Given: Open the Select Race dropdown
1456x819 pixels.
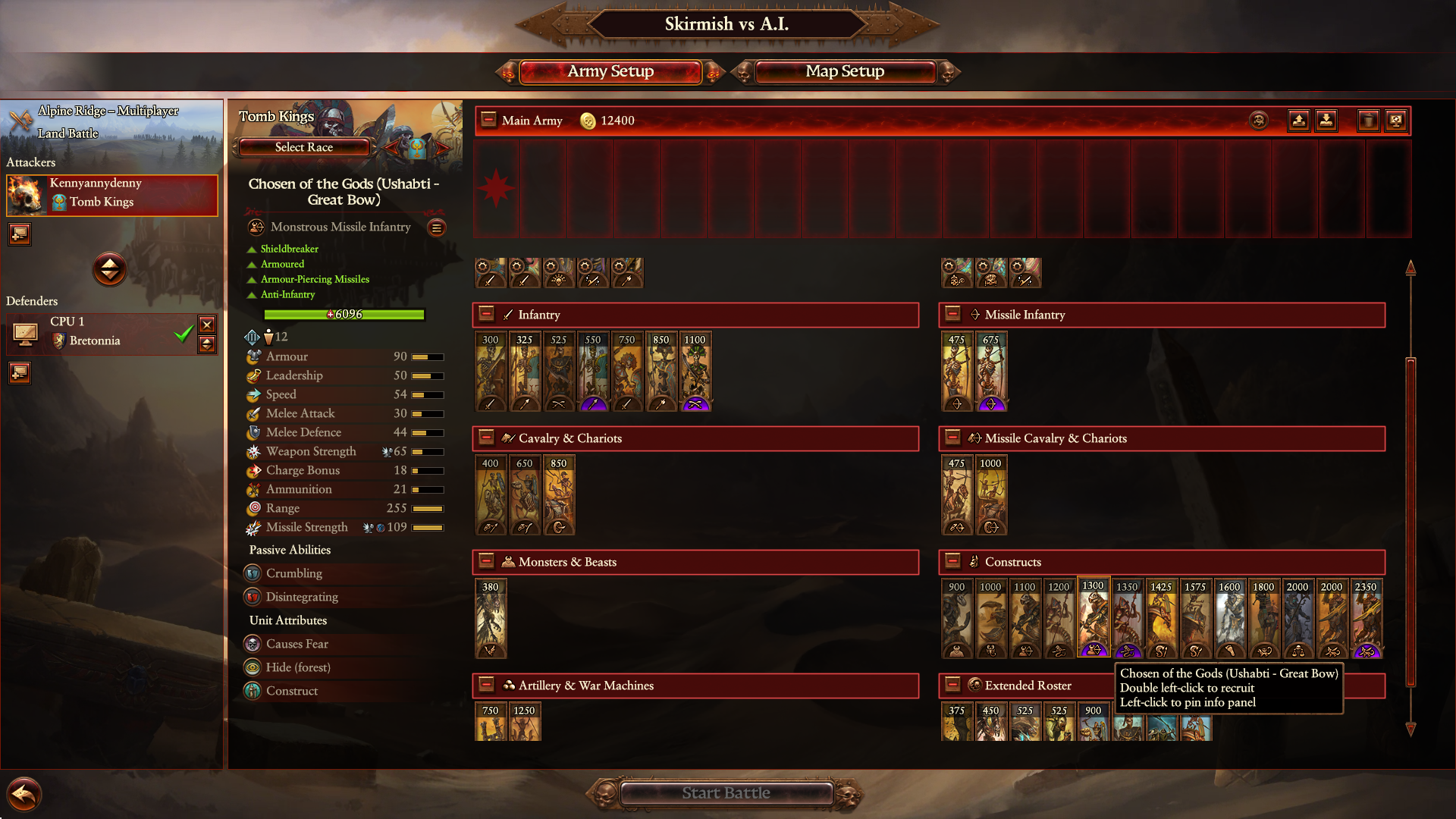Looking at the screenshot, I should tap(303, 147).
